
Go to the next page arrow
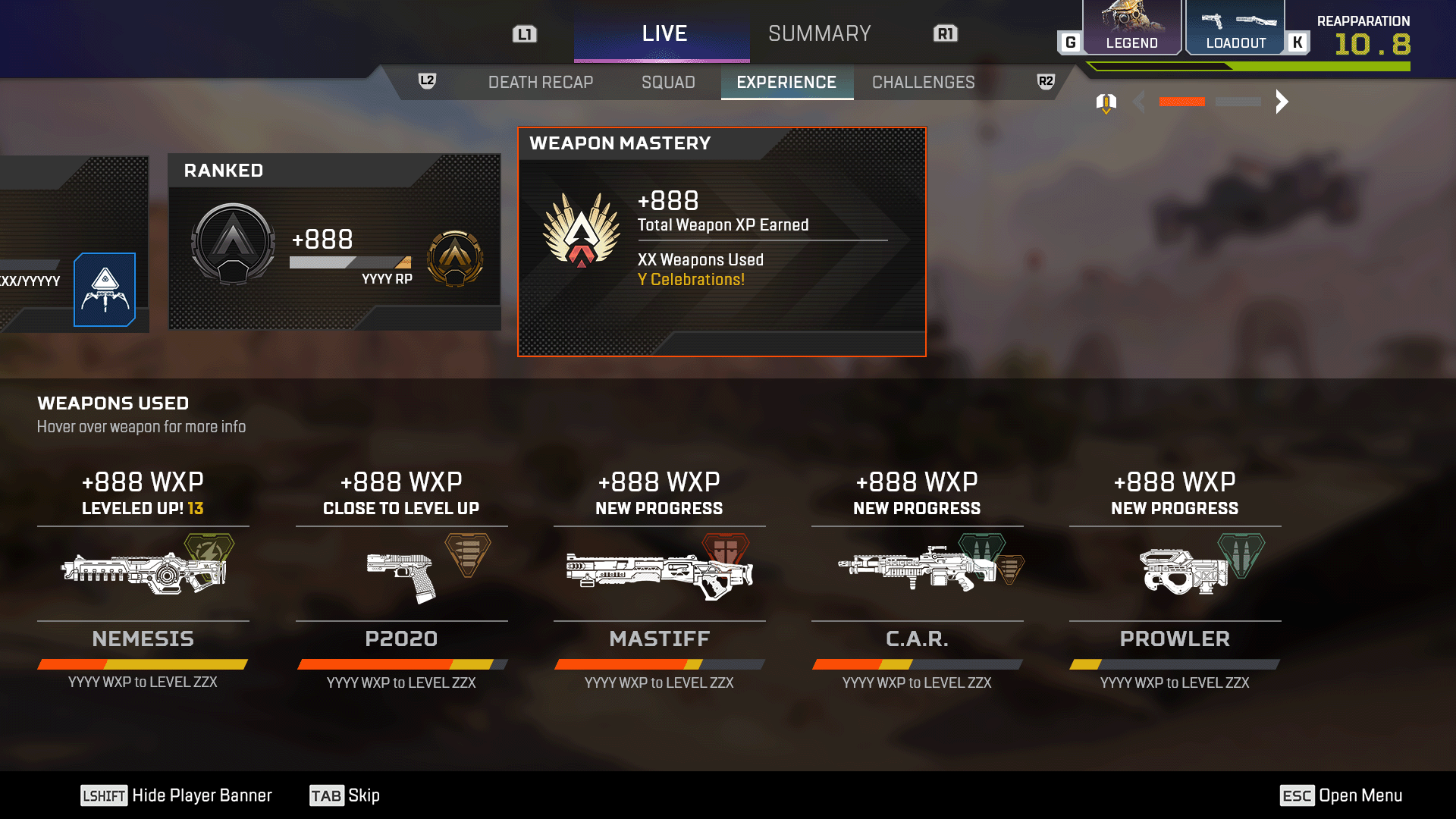point(1282,102)
